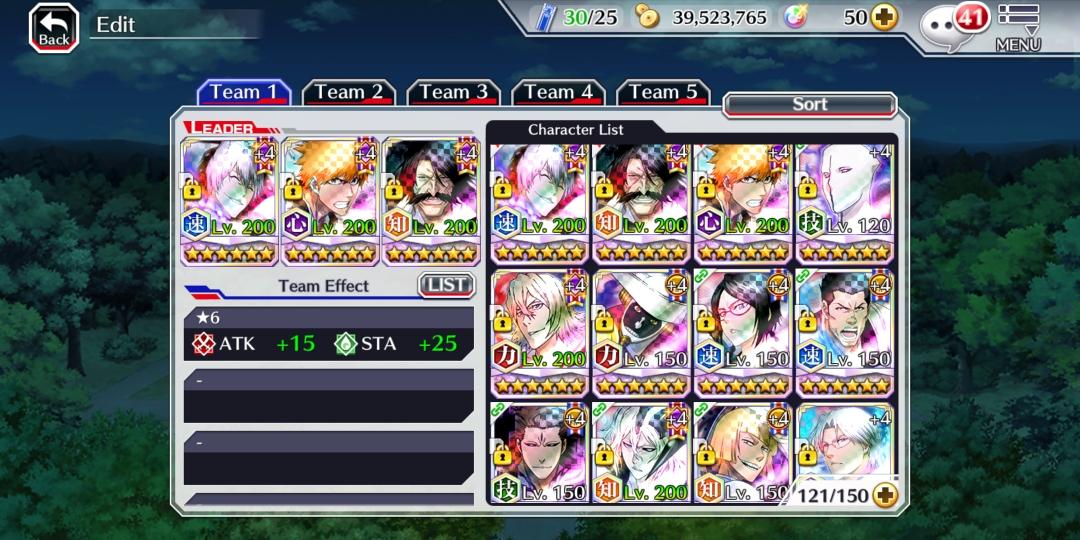The image size is (1080, 540).
Task: Go back with the Back button
Action: (x=54, y=27)
